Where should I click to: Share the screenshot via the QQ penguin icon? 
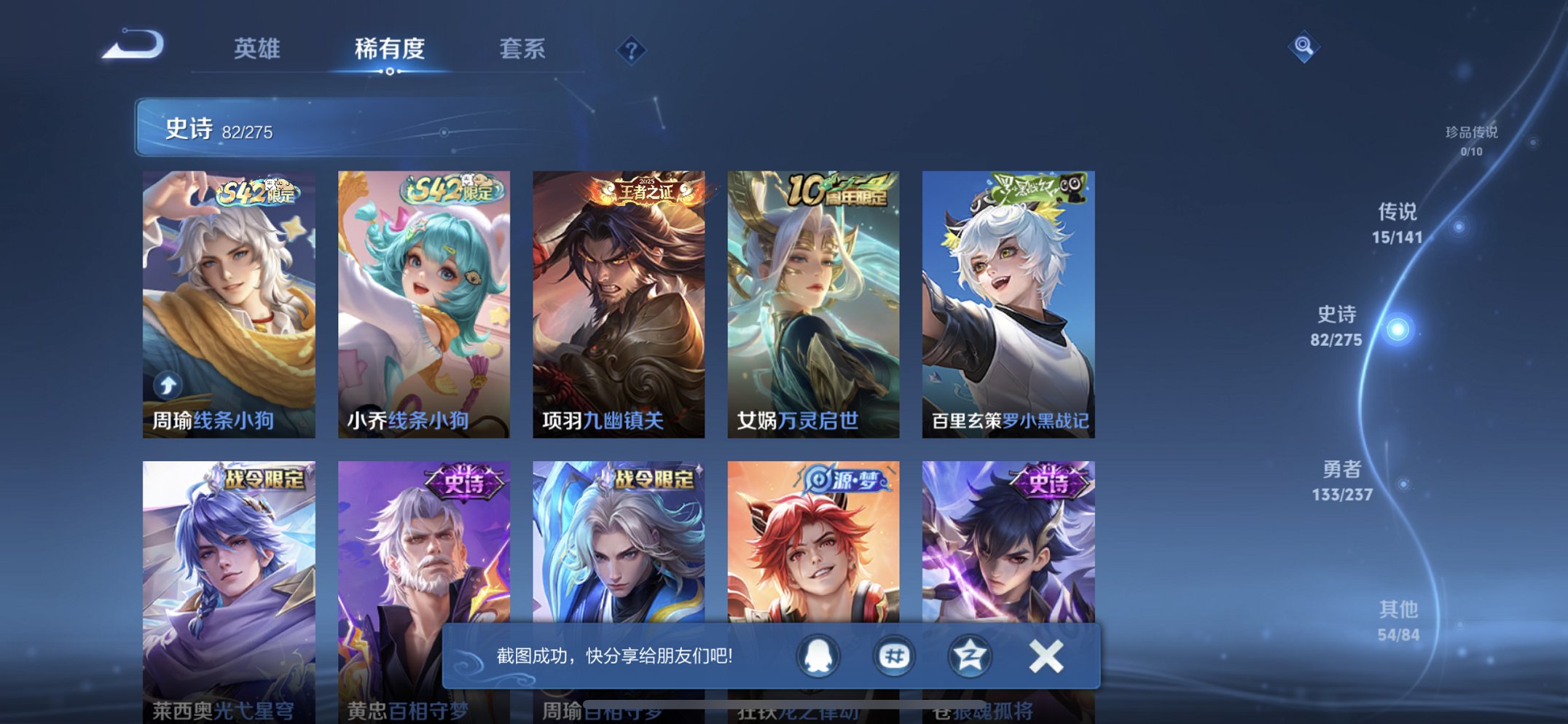click(x=818, y=655)
